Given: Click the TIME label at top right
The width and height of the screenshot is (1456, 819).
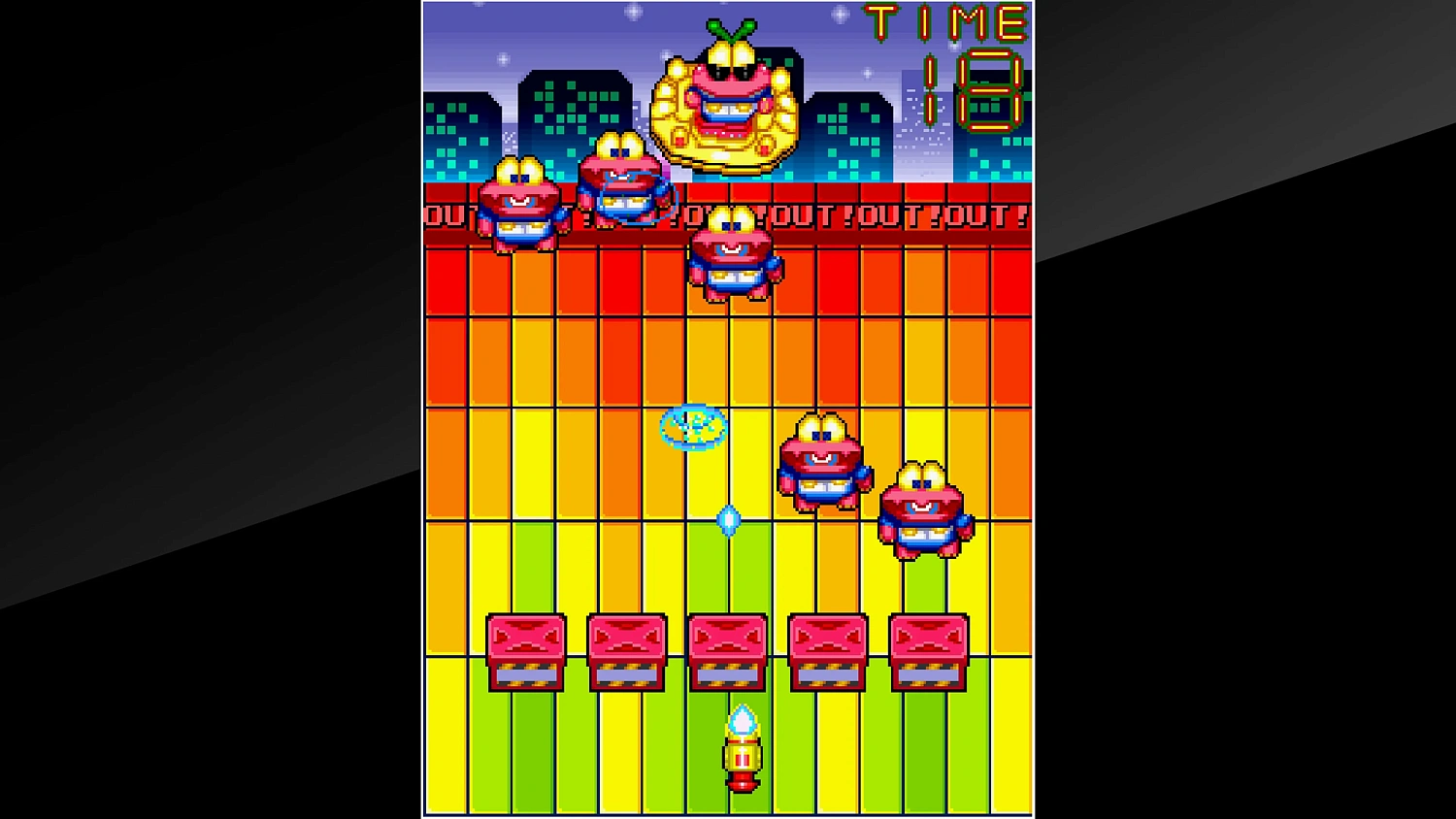Looking at the screenshot, I should (x=942, y=19).
